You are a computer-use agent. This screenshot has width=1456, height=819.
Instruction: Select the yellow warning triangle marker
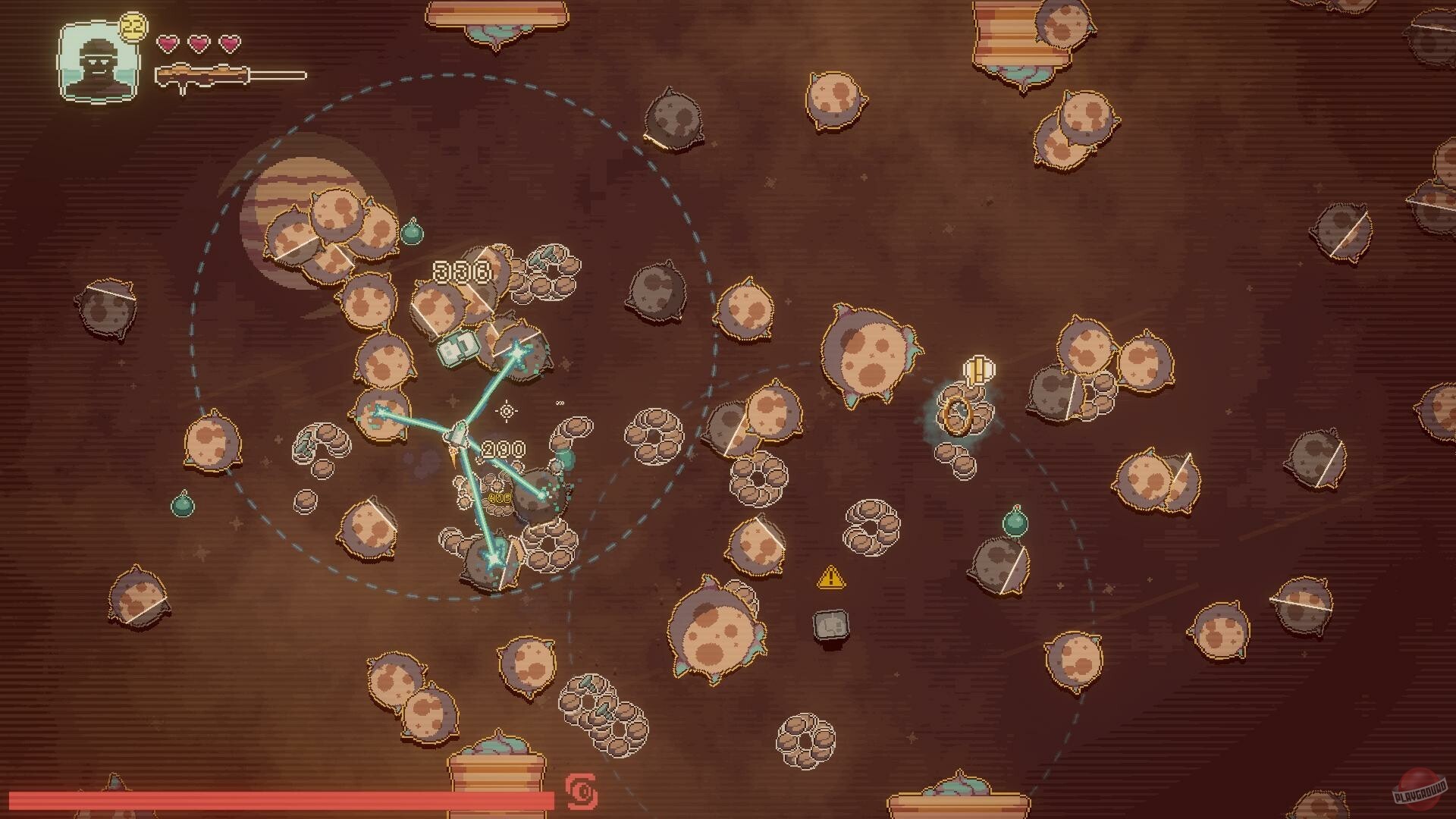[x=831, y=578]
